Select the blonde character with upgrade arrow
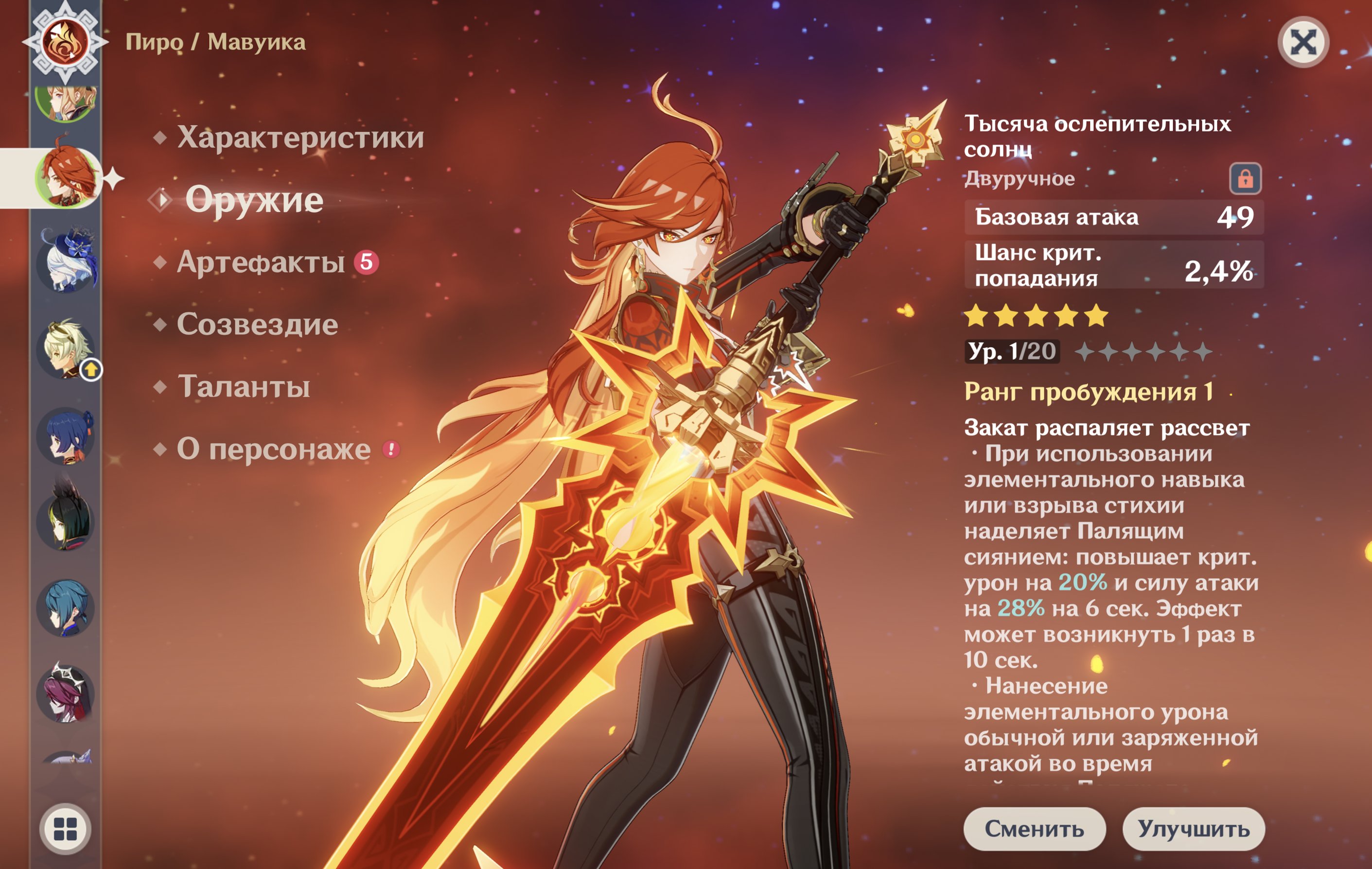This screenshot has width=1372, height=869. (66, 348)
